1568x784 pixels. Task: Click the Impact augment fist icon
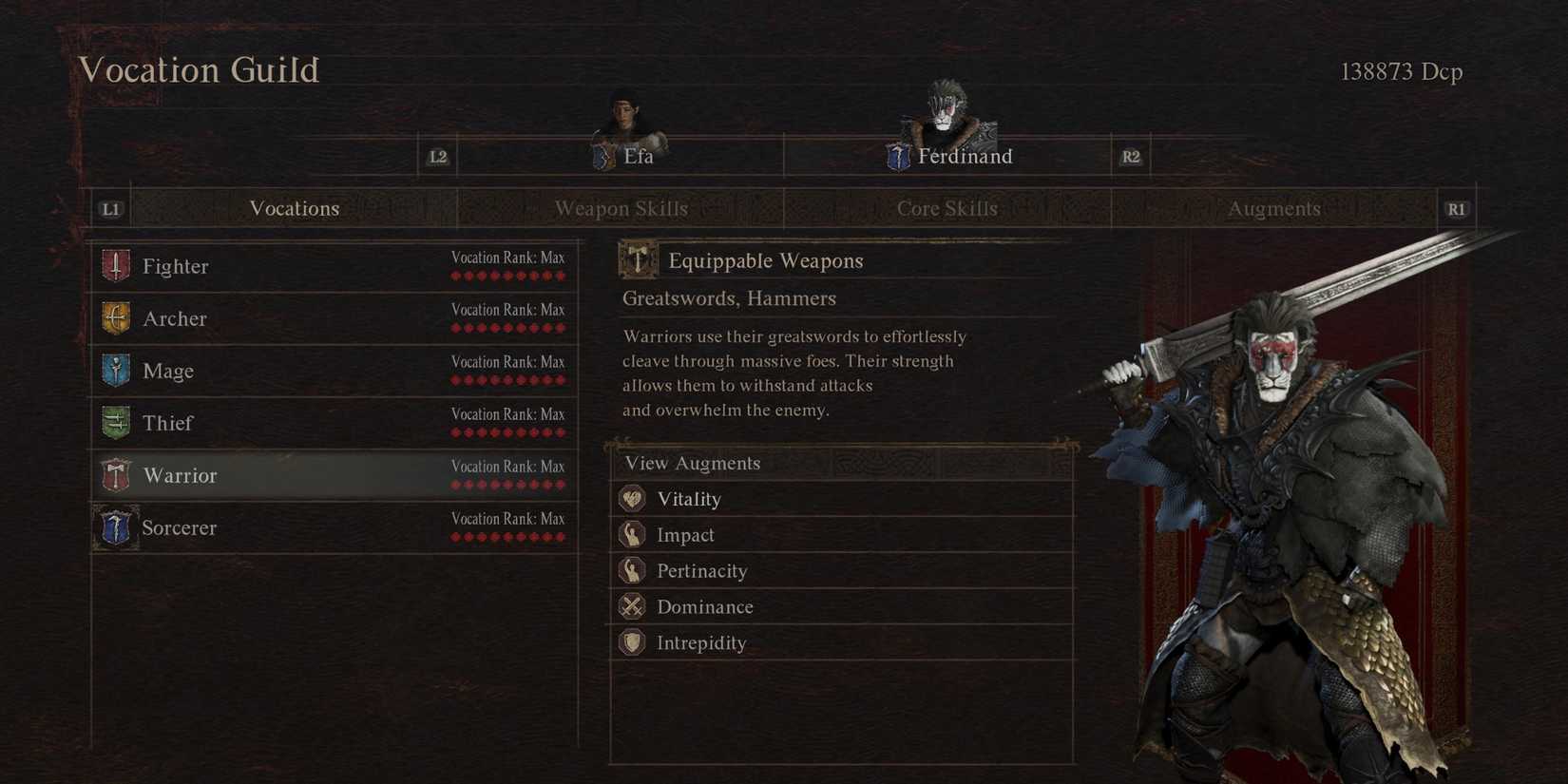[632, 534]
